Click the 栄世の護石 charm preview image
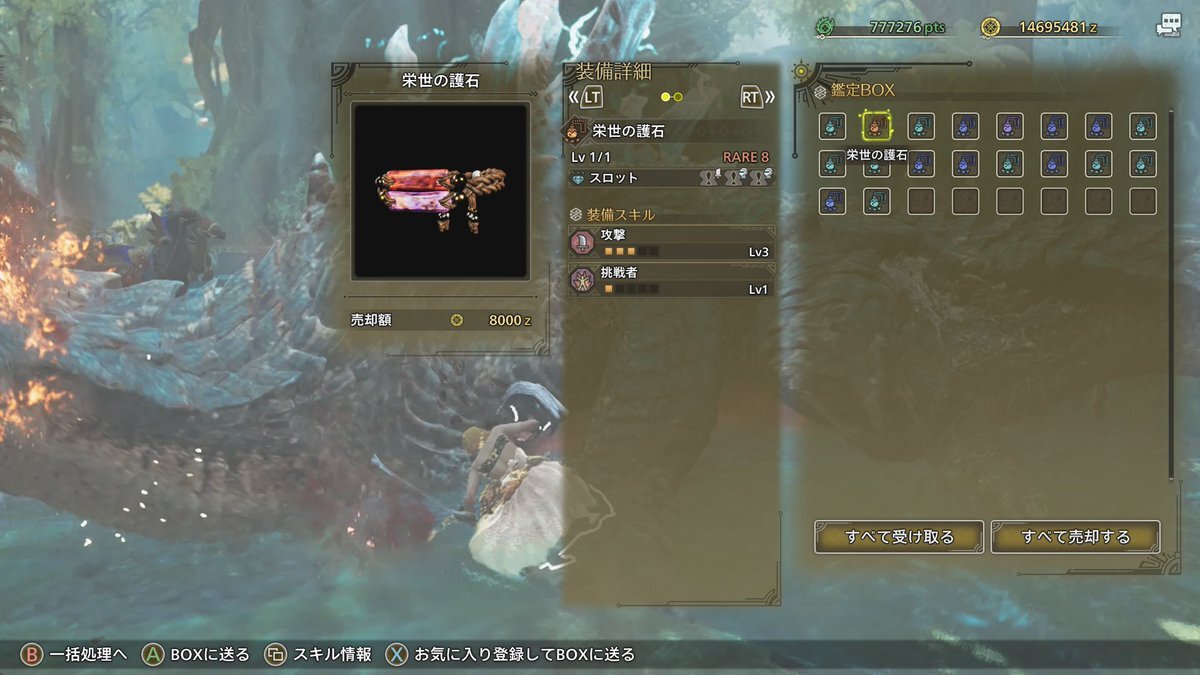This screenshot has height=675, width=1200. click(x=440, y=191)
